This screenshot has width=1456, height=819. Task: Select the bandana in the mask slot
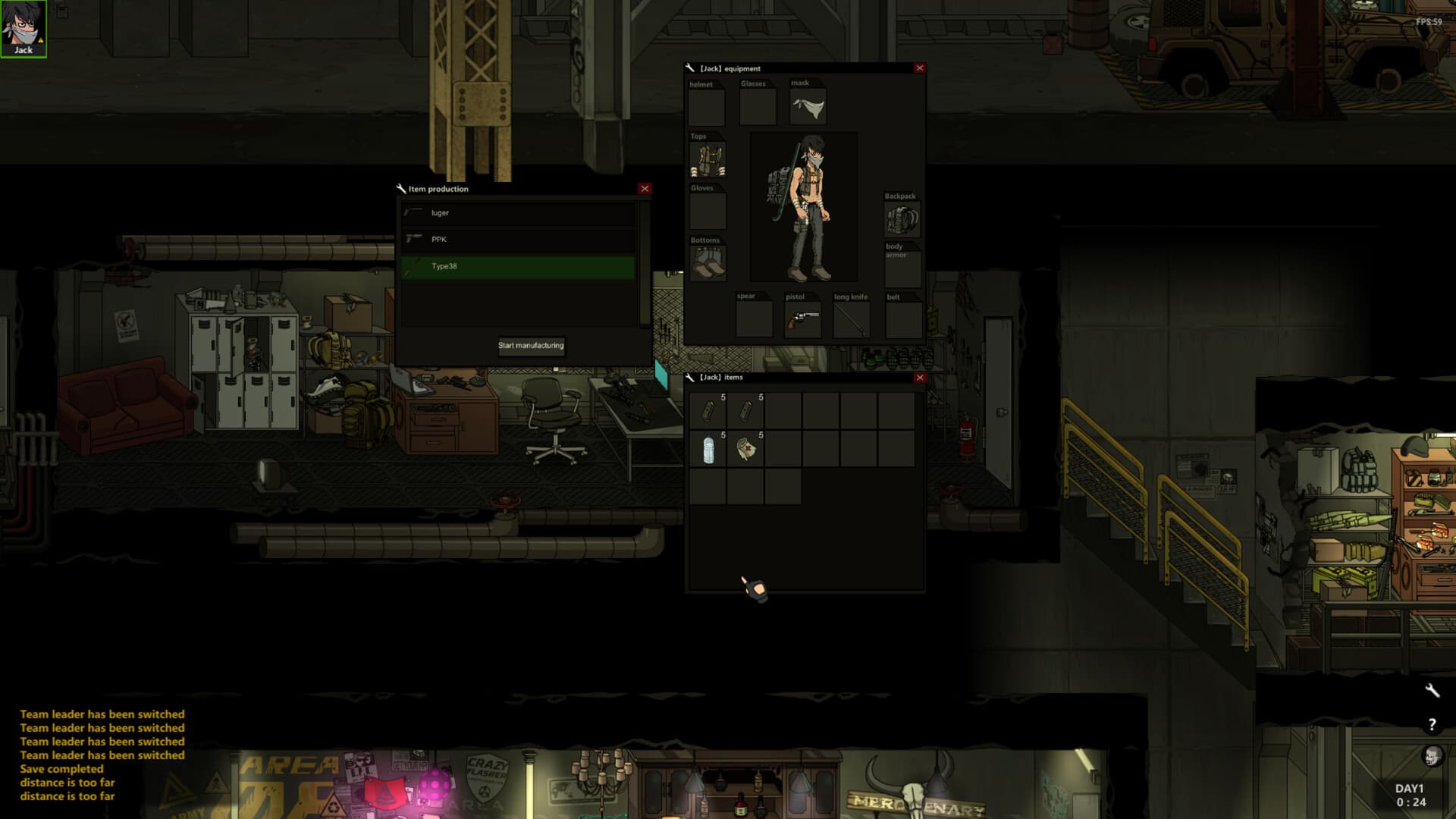(x=808, y=108)
